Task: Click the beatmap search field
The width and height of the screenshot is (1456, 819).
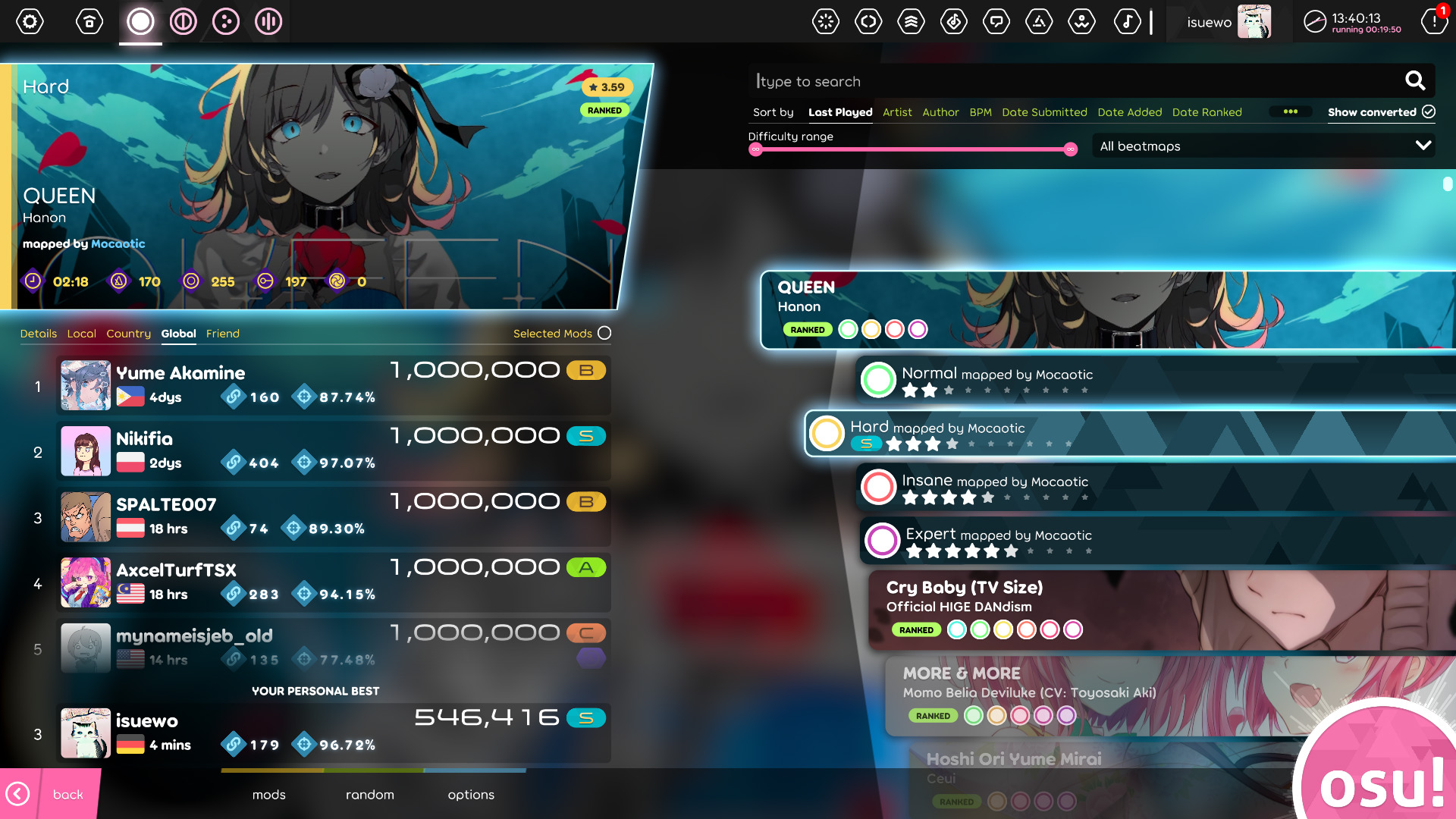Action: tap(1062, 81)
